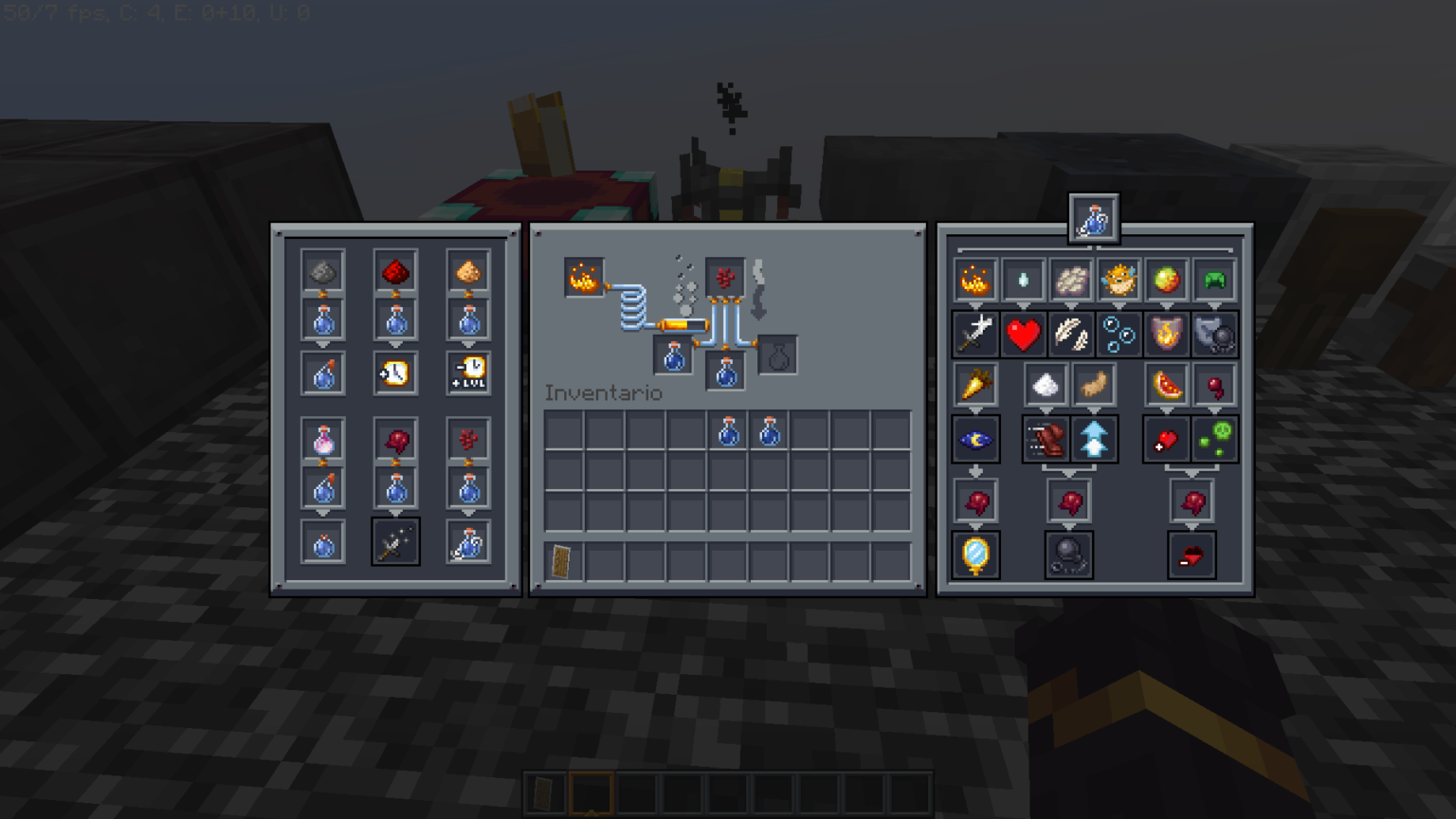Click the spider eye poison ingredient
This screenshot has width=1456, height=819.
(1214, 385)
